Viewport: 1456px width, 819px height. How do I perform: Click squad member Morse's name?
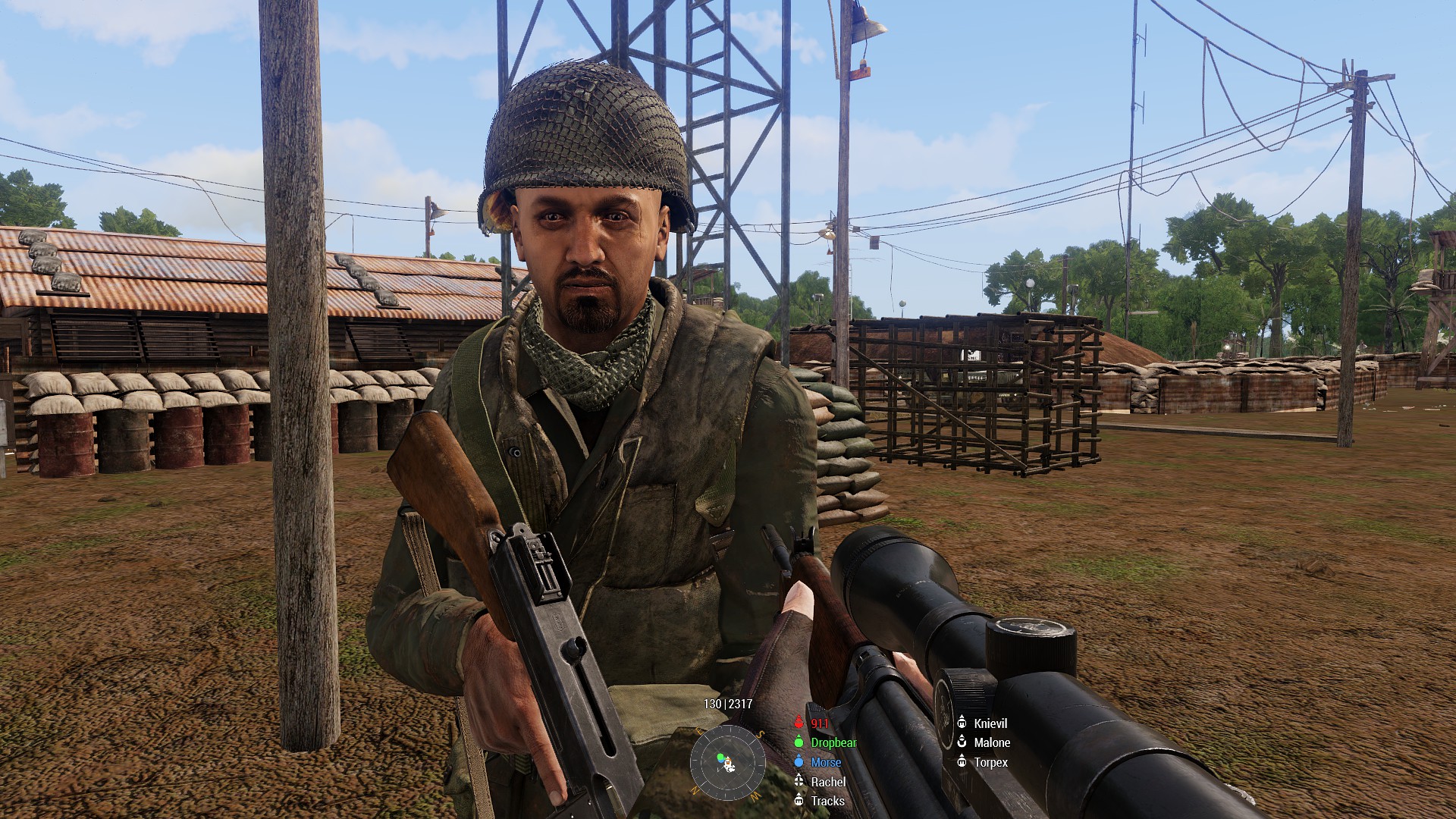(825, 762)
